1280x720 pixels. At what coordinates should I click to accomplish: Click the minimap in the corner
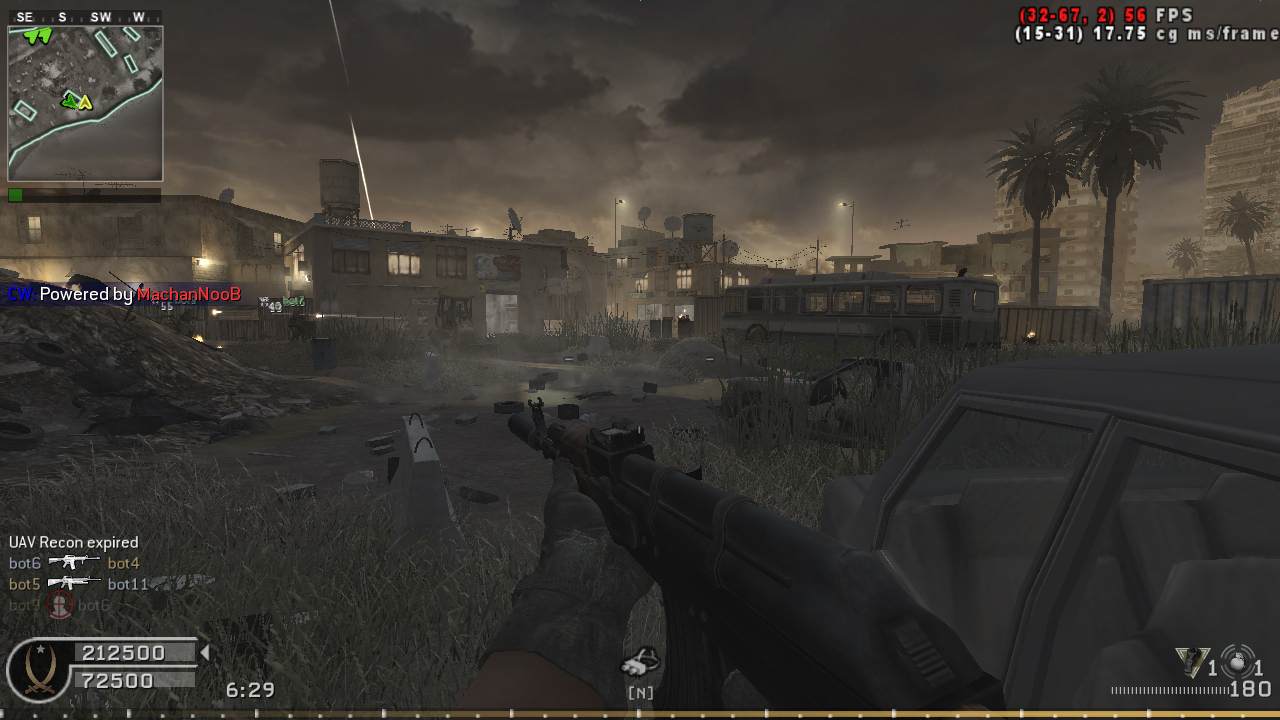(85, 103)
